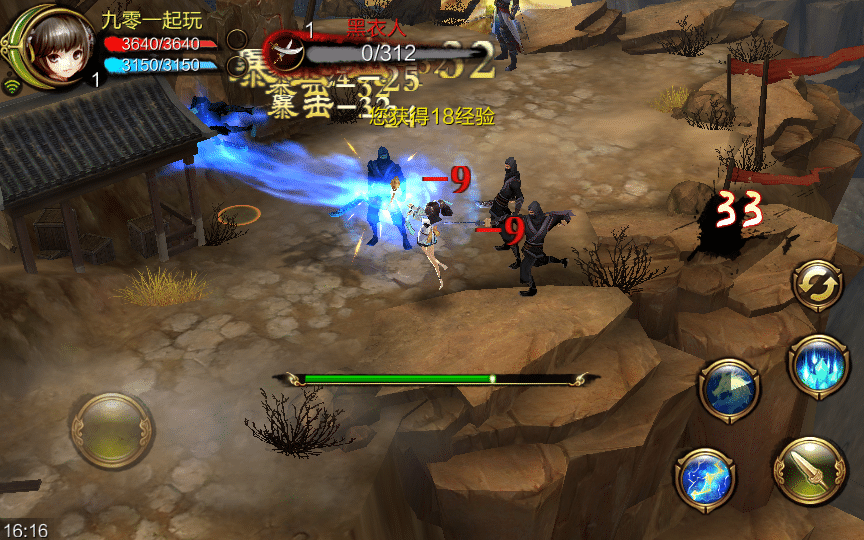Tap the virtual joystick pad
This screenshot has width=864, height=540.
(111, 430)
